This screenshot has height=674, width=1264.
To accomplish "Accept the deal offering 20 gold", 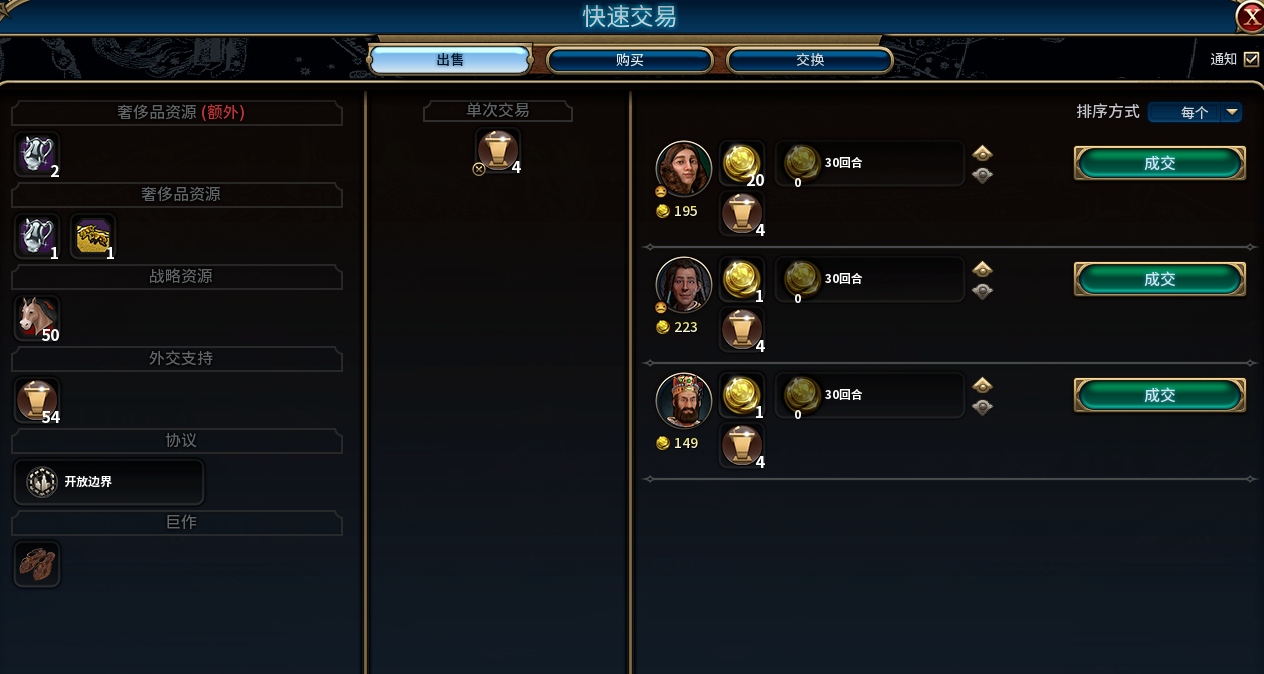I will tap(1159, 163).
